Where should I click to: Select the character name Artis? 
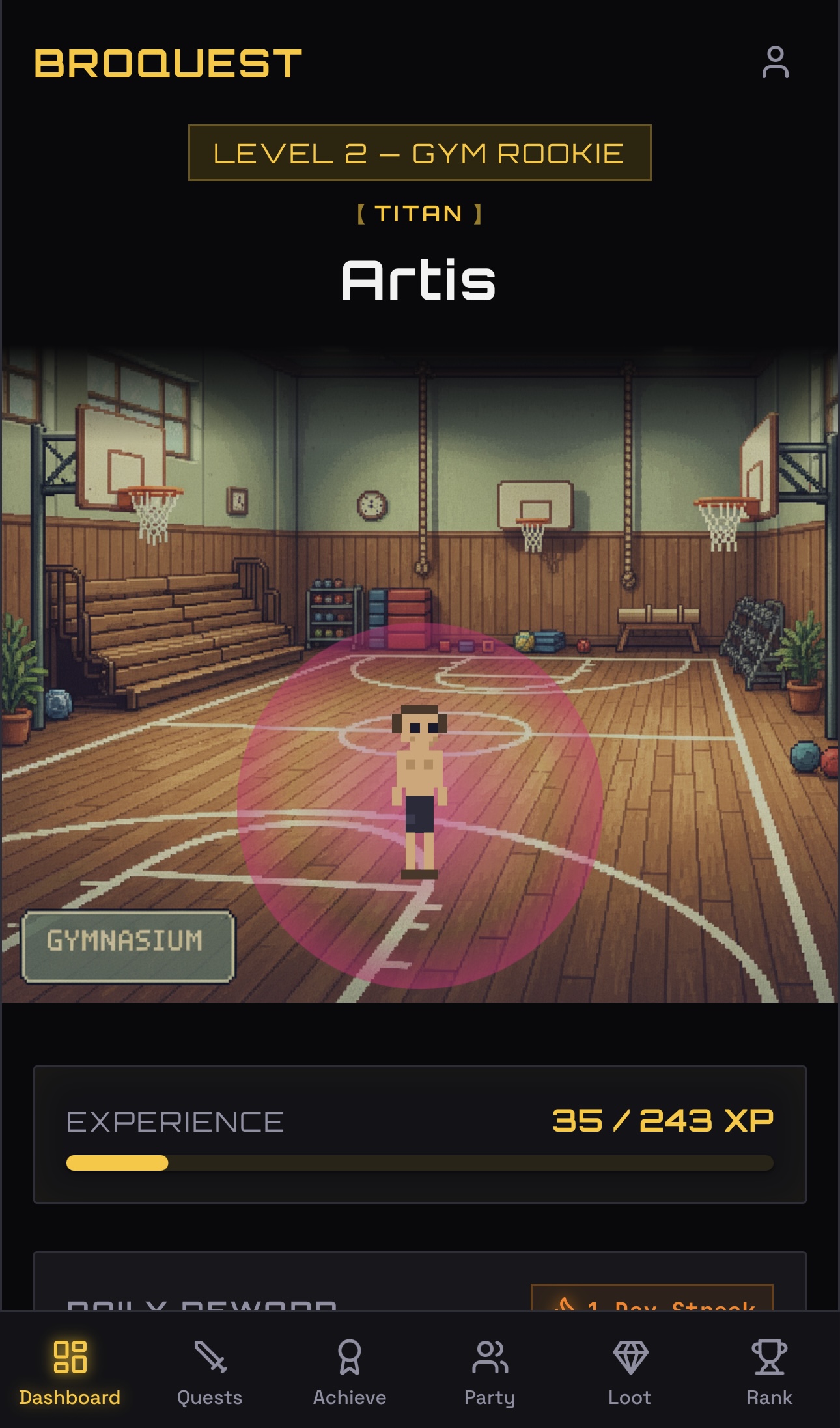pos(420,281)
